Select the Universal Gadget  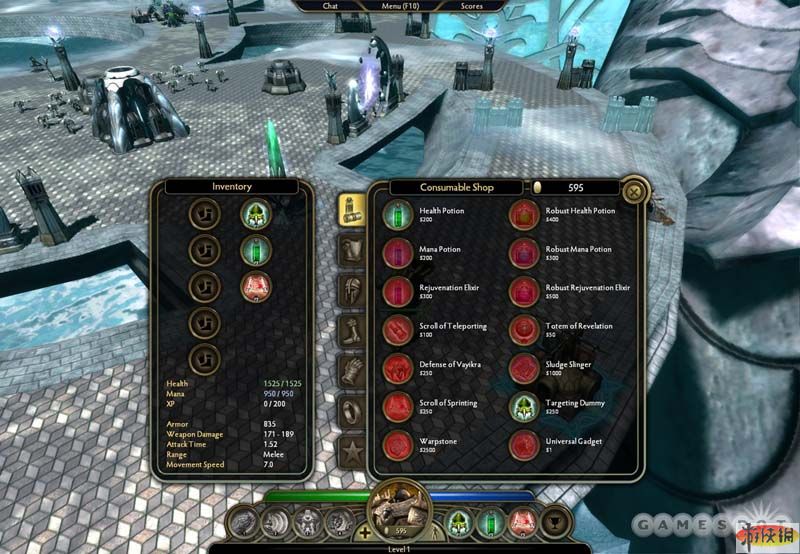[x=524, y=445]
